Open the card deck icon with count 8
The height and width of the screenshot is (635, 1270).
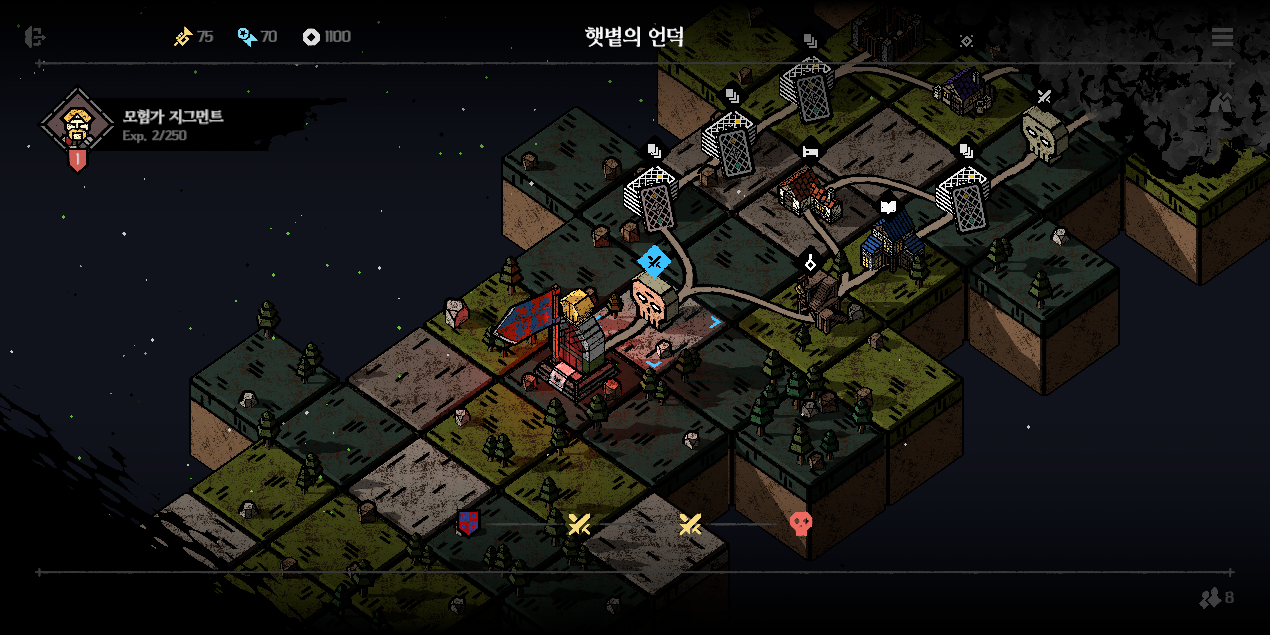[x=1216, y=598]
